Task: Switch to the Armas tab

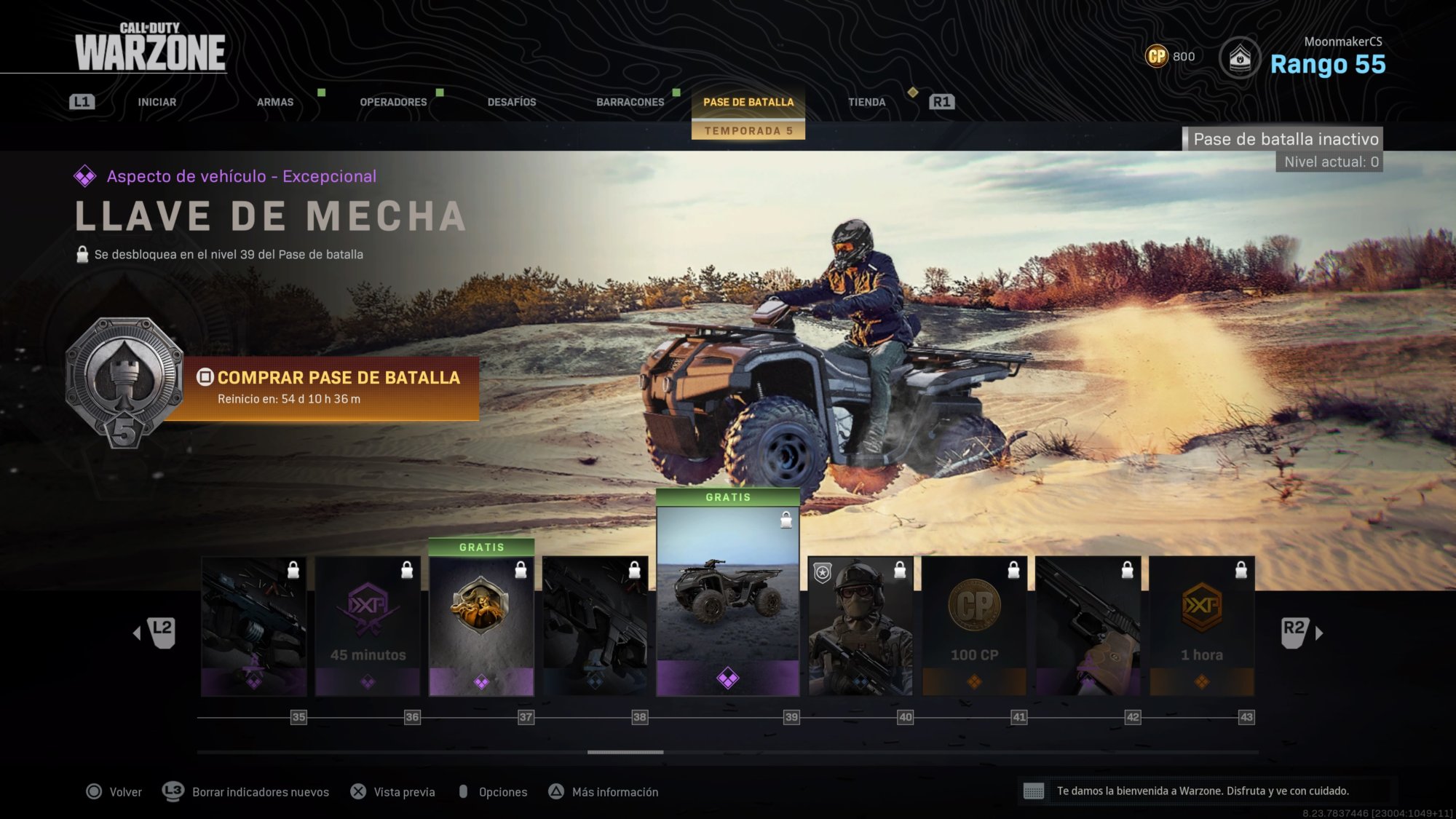Action: (x=275, y=102)
